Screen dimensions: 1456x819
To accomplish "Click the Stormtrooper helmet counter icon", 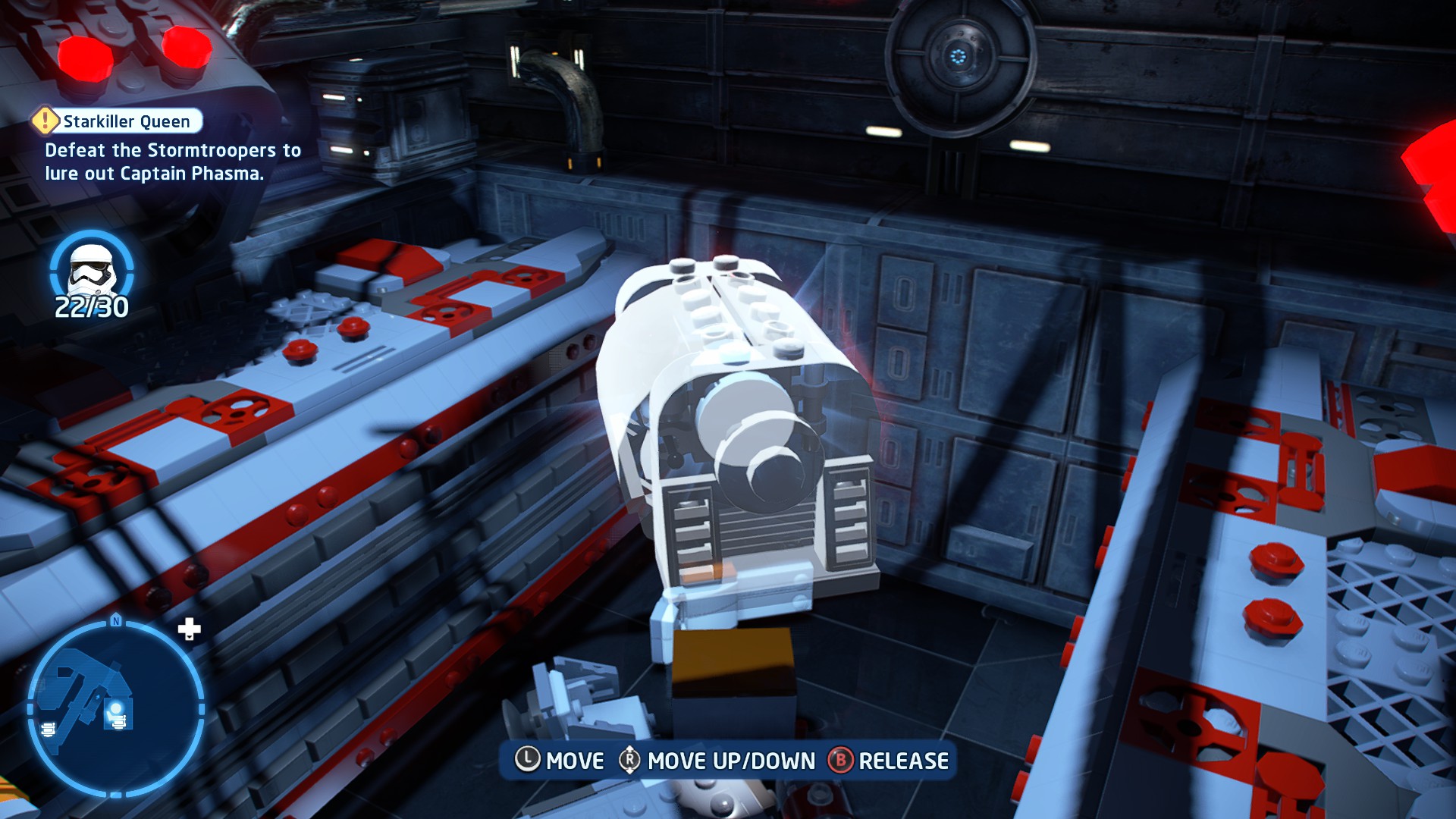I will point(92,269).
